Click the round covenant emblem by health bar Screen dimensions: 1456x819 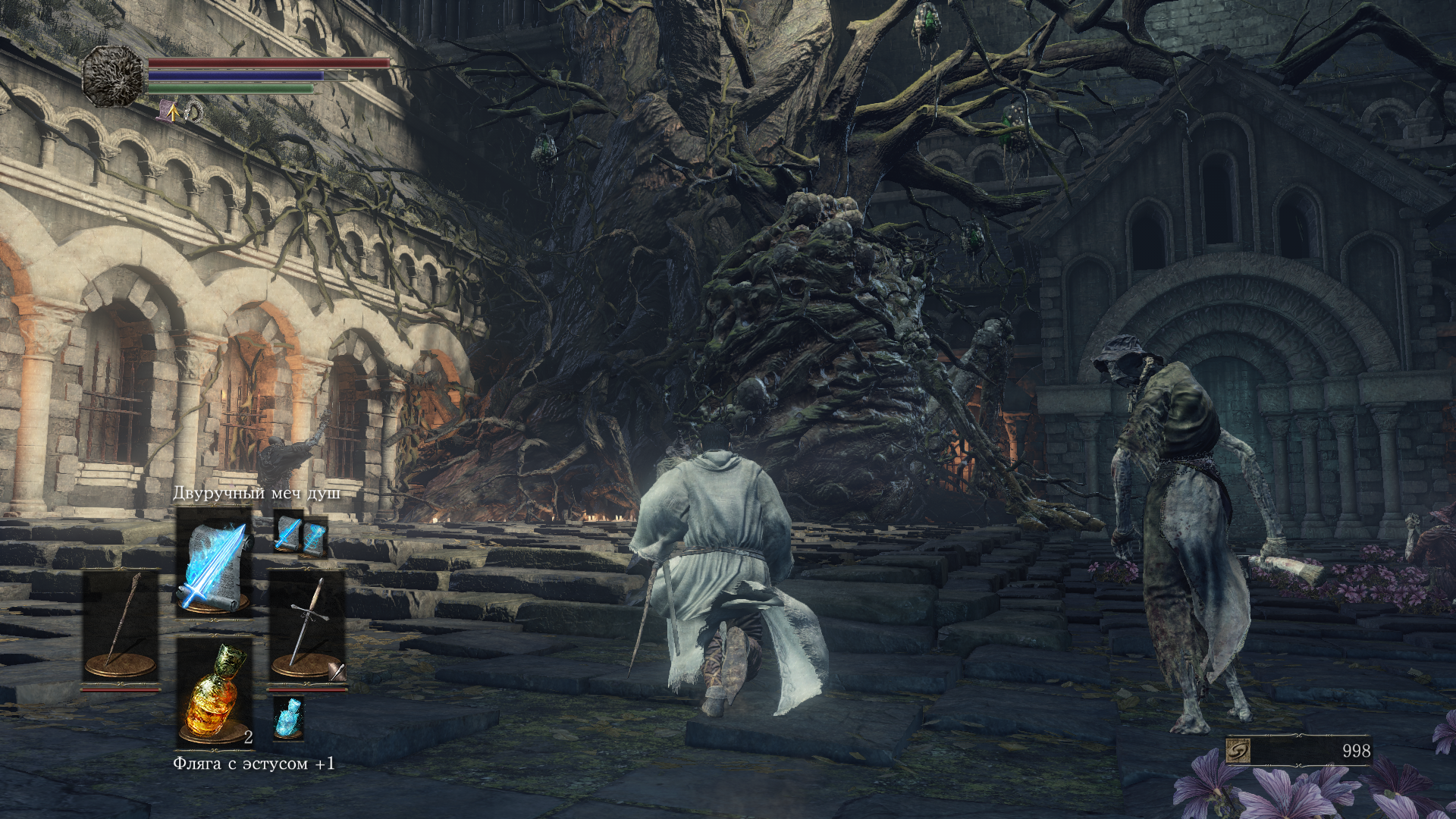click(114, 75)
